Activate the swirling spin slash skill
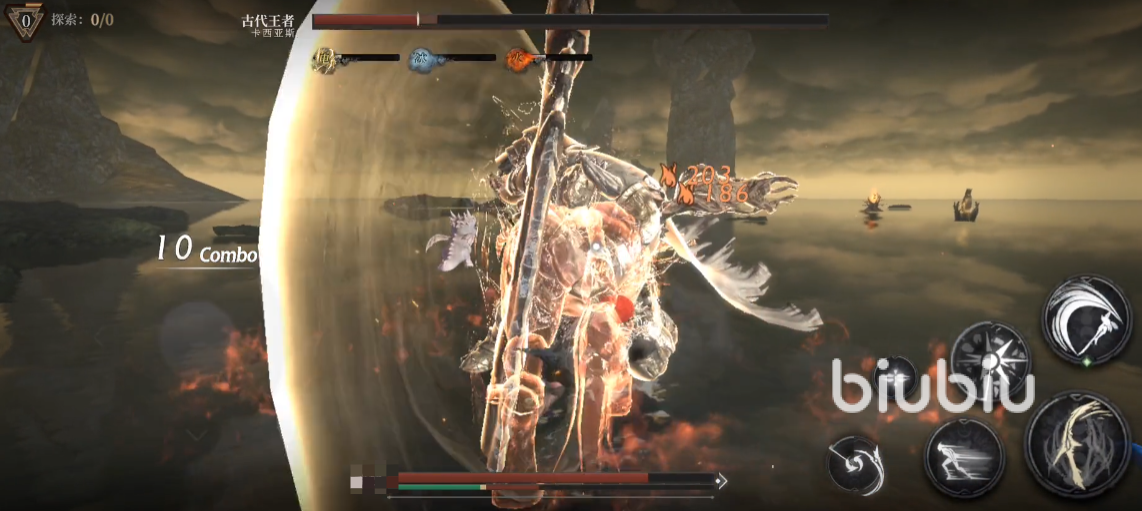 [x=857, y=465]
